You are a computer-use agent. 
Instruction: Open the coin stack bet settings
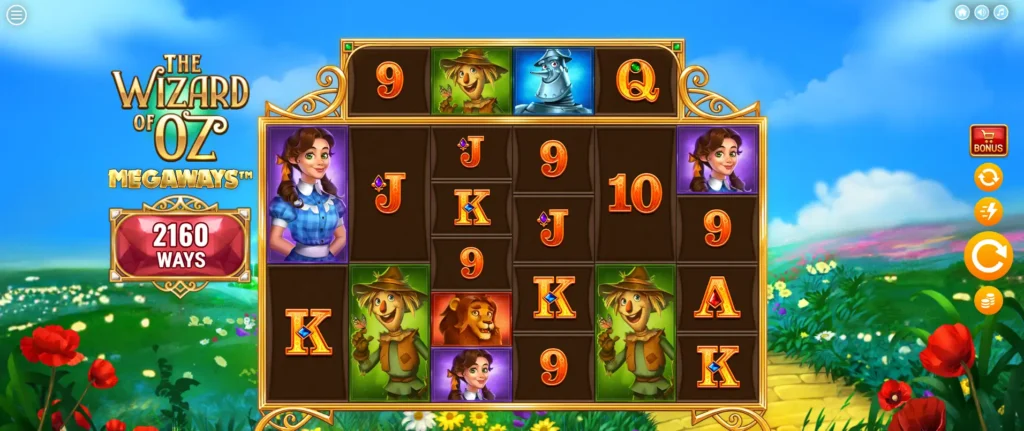[988, 300]
